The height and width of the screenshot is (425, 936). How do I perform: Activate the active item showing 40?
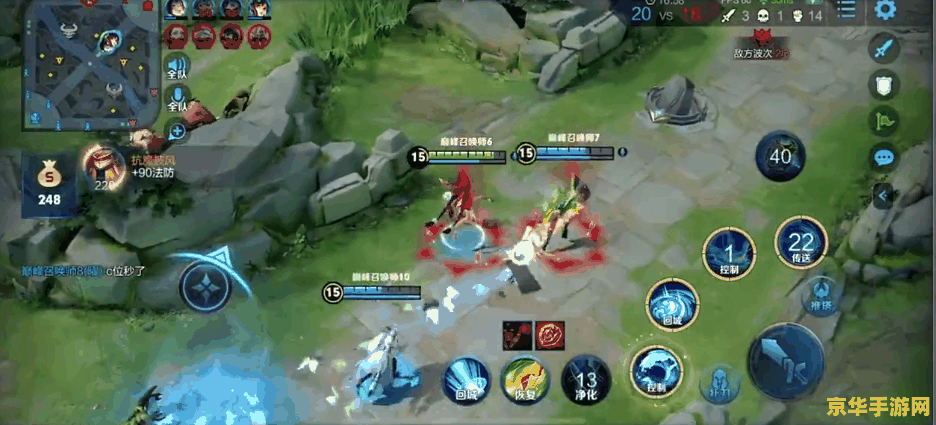coord(780,157)
